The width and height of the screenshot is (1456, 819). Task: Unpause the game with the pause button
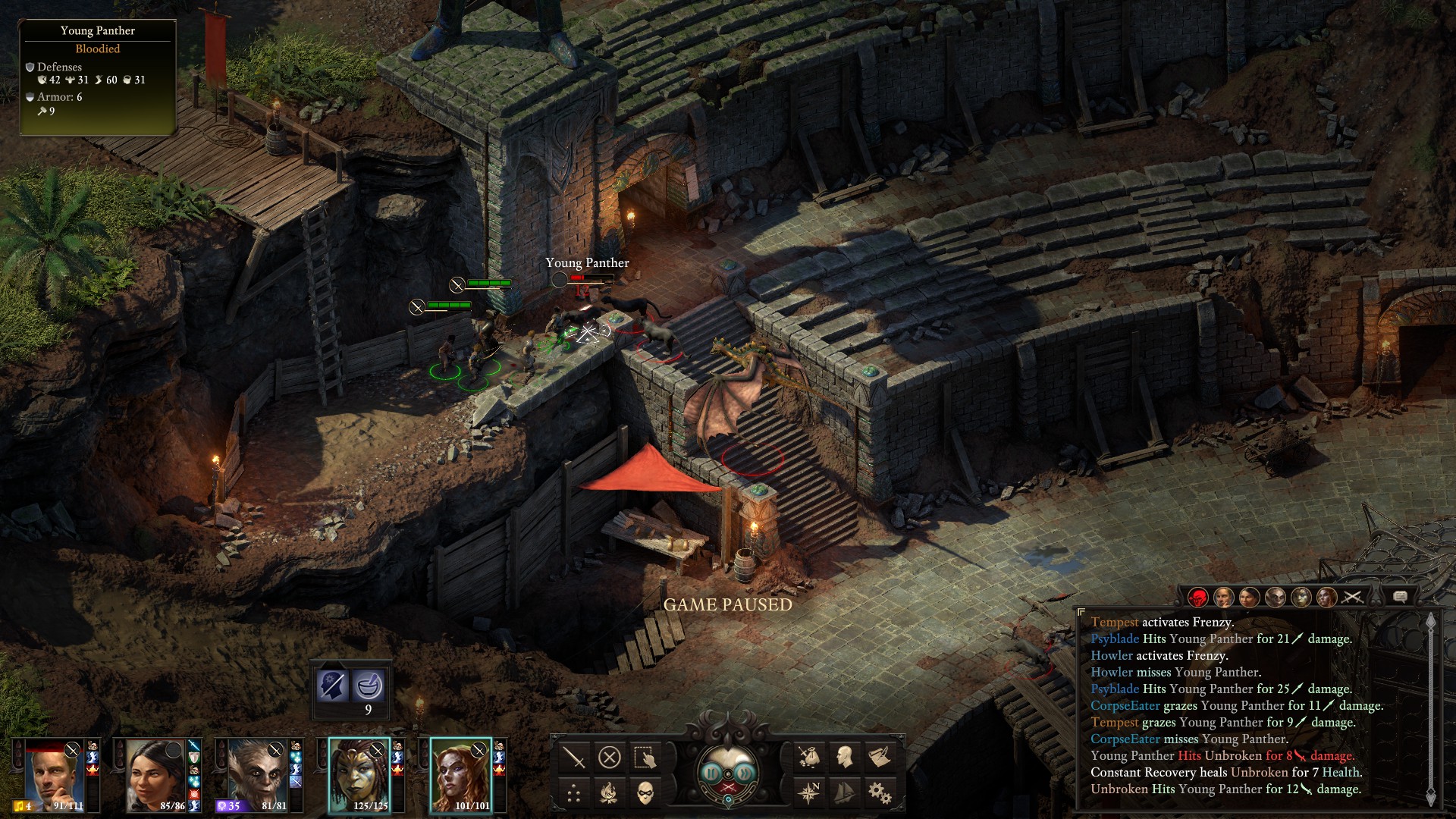[711, 773]
